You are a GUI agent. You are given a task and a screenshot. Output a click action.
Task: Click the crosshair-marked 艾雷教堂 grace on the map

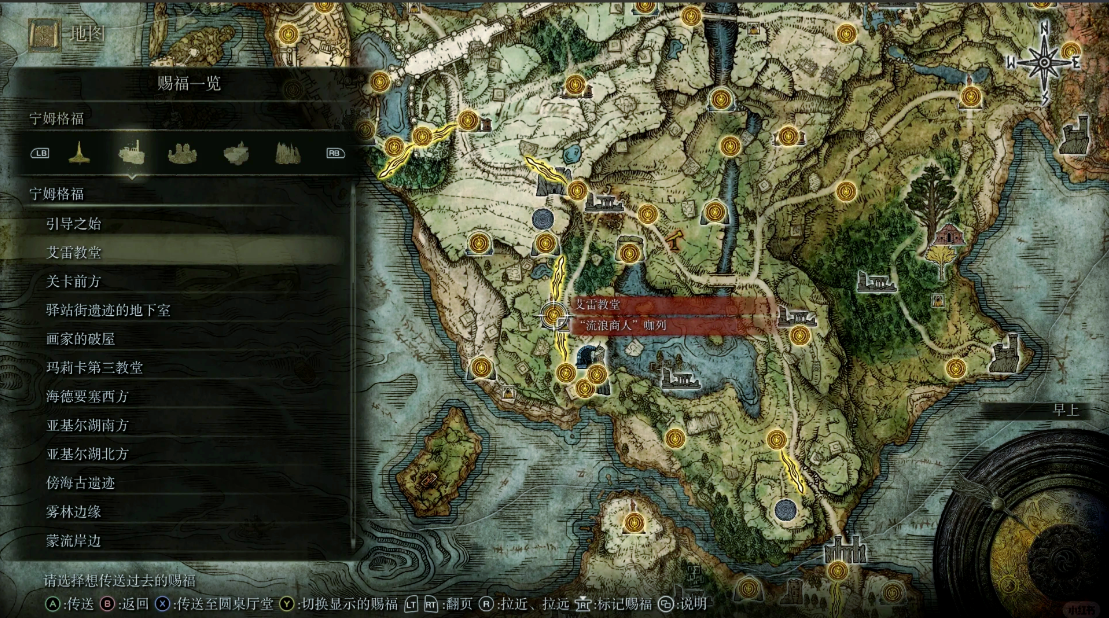point(553,315)
